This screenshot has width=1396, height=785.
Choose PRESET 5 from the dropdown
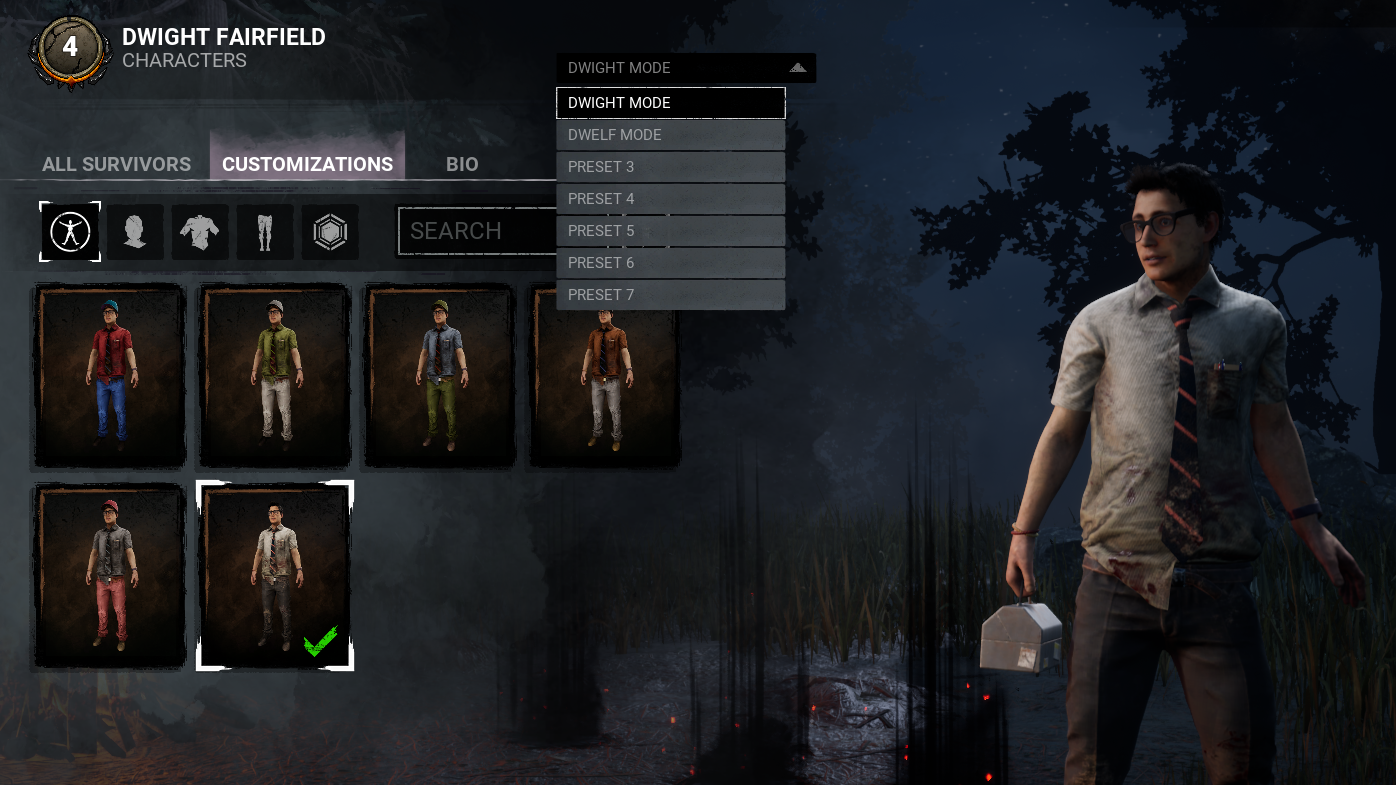tap(670, 230)
